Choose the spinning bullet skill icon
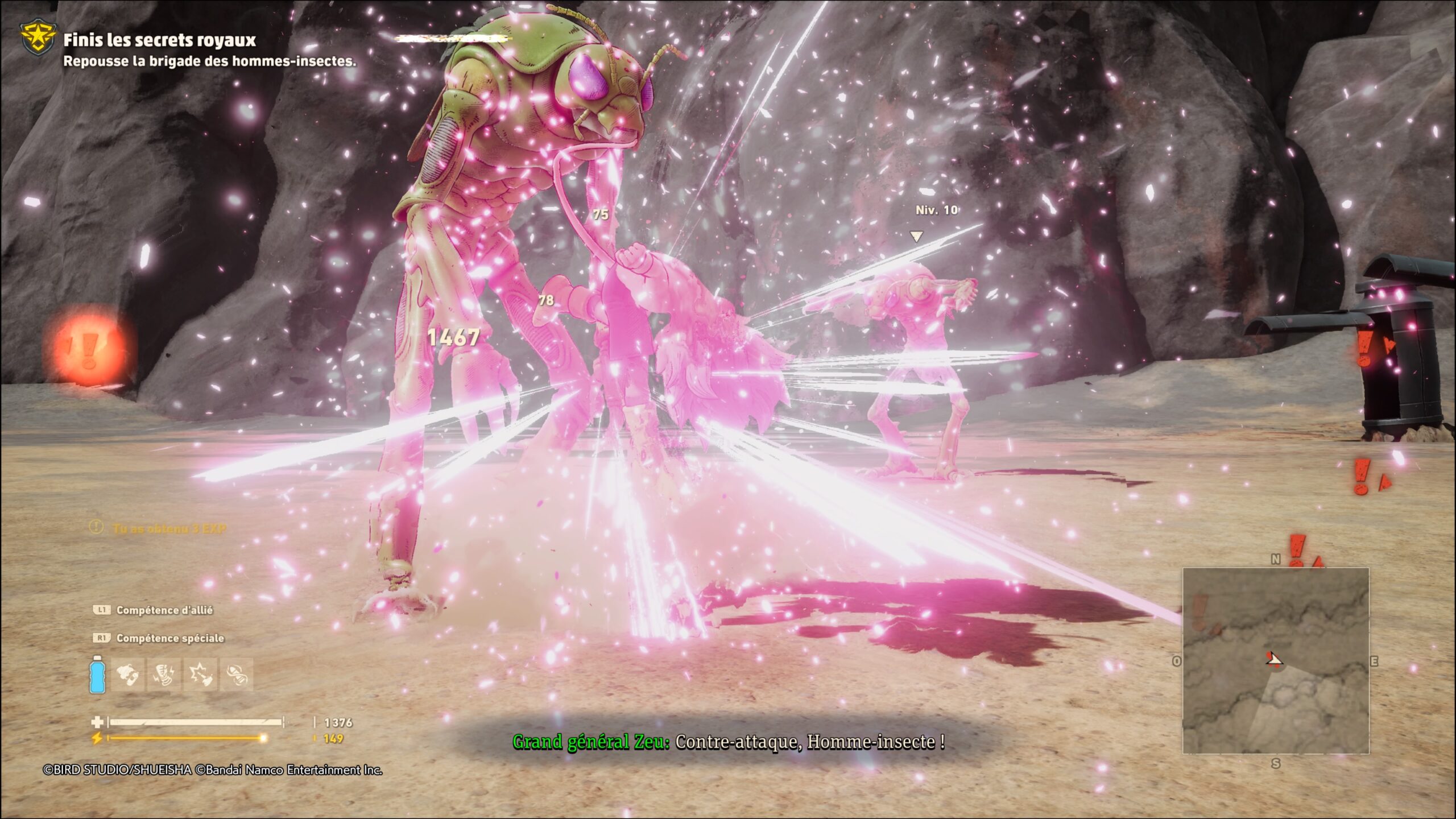 [x=236, y=675]
